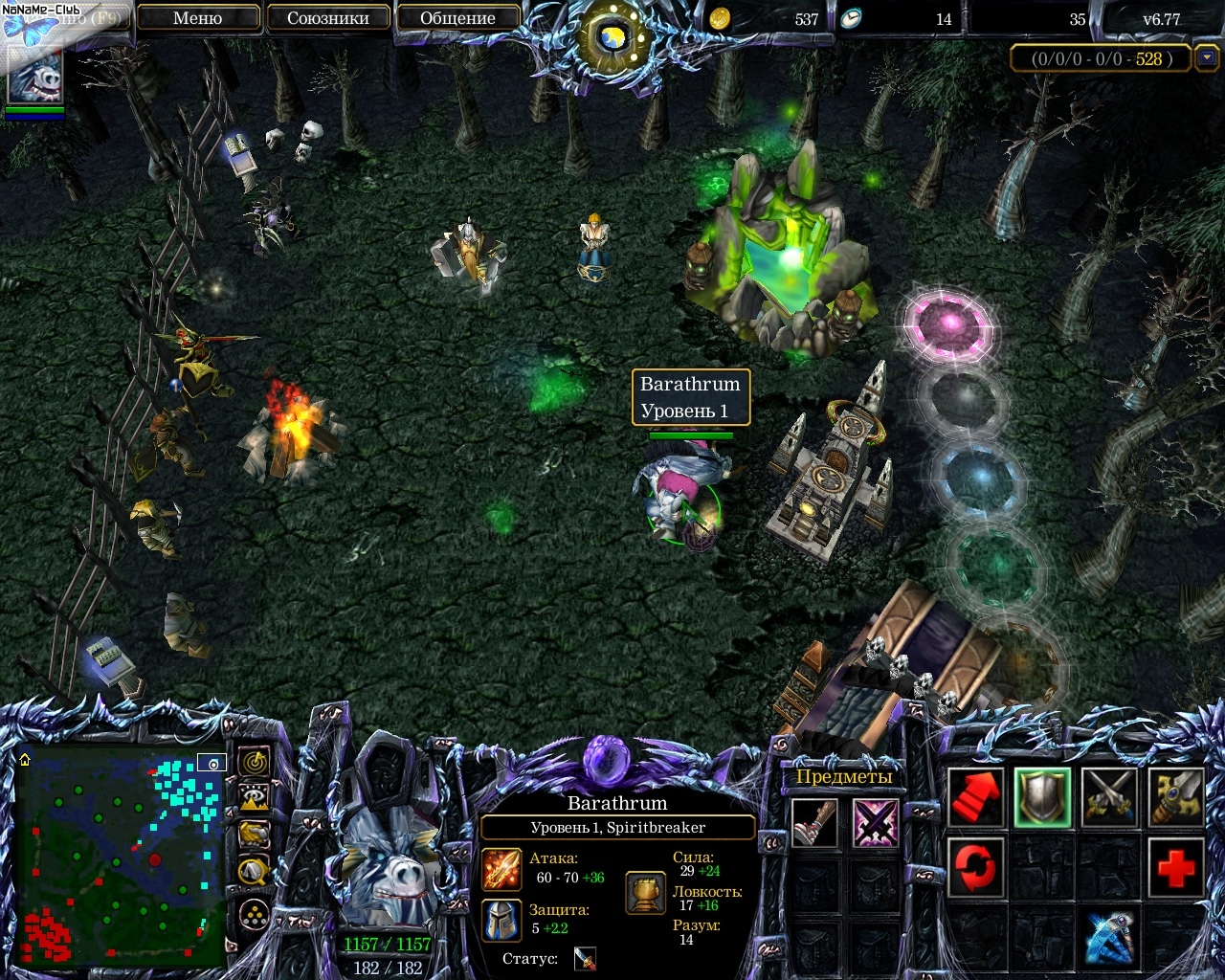Open the red cross hero abilities button
The width and height of the screenshot is (1225, 980).
[1174, 868]
